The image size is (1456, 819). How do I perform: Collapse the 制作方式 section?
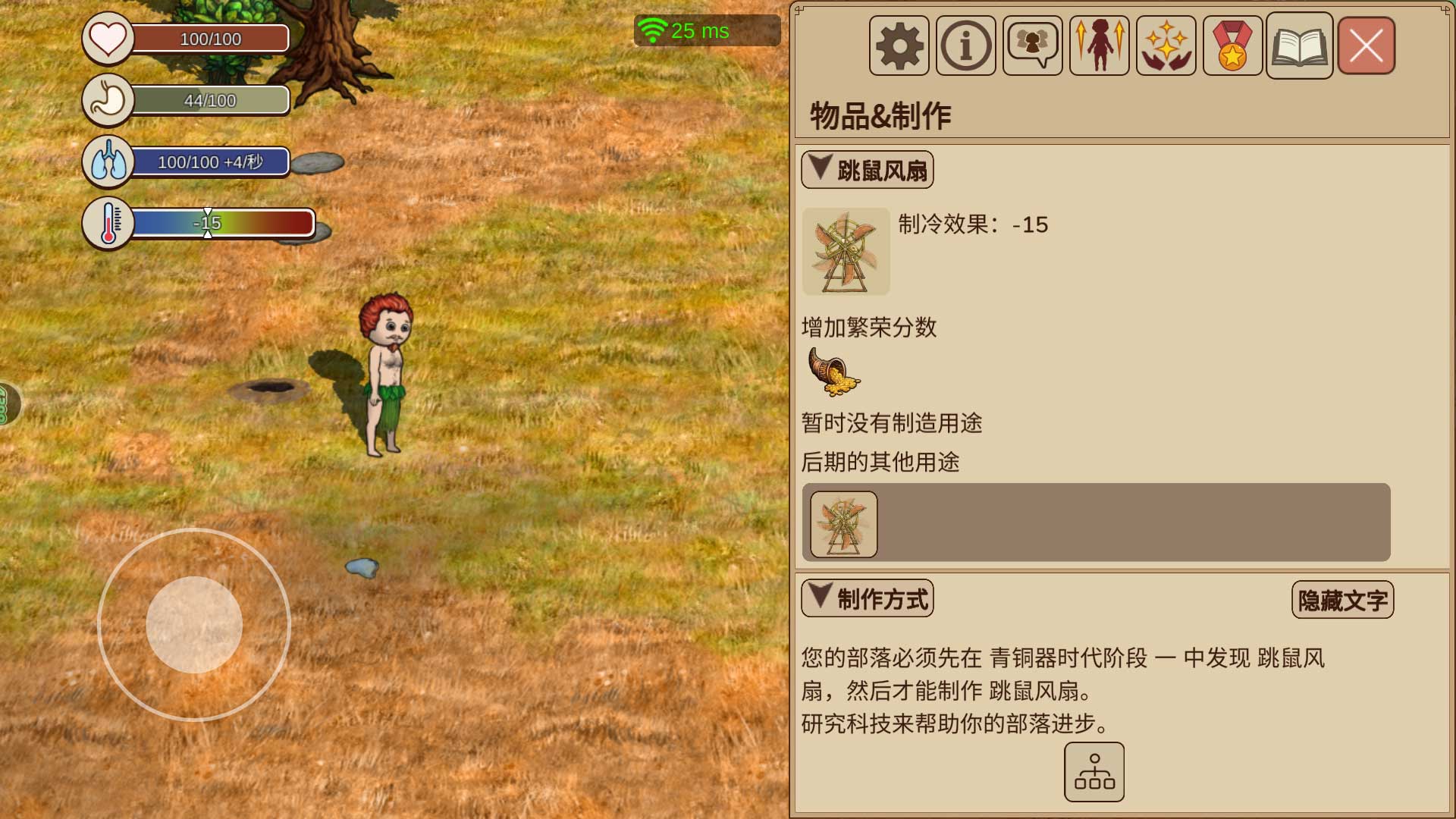867,599
